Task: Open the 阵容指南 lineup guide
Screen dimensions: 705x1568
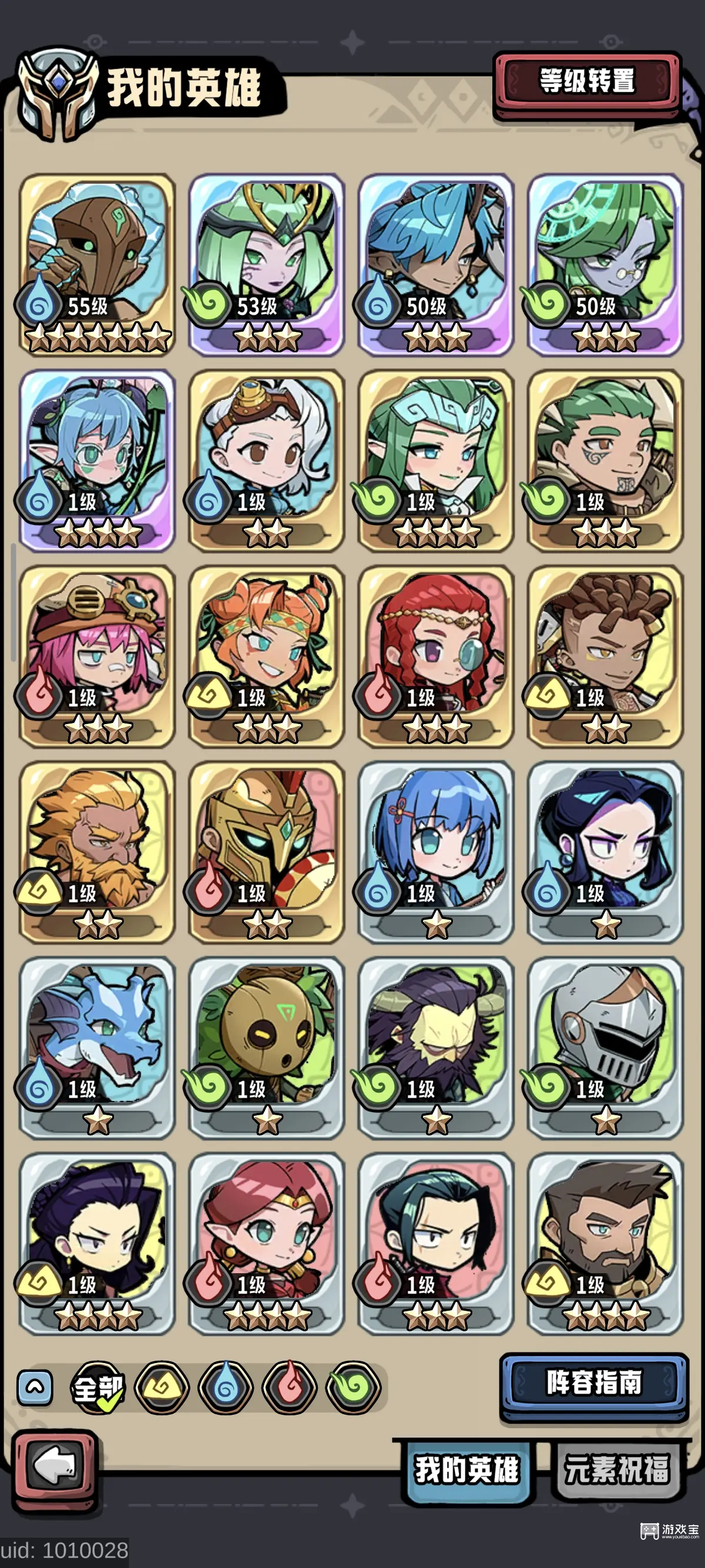Action: pos(593,1382)
